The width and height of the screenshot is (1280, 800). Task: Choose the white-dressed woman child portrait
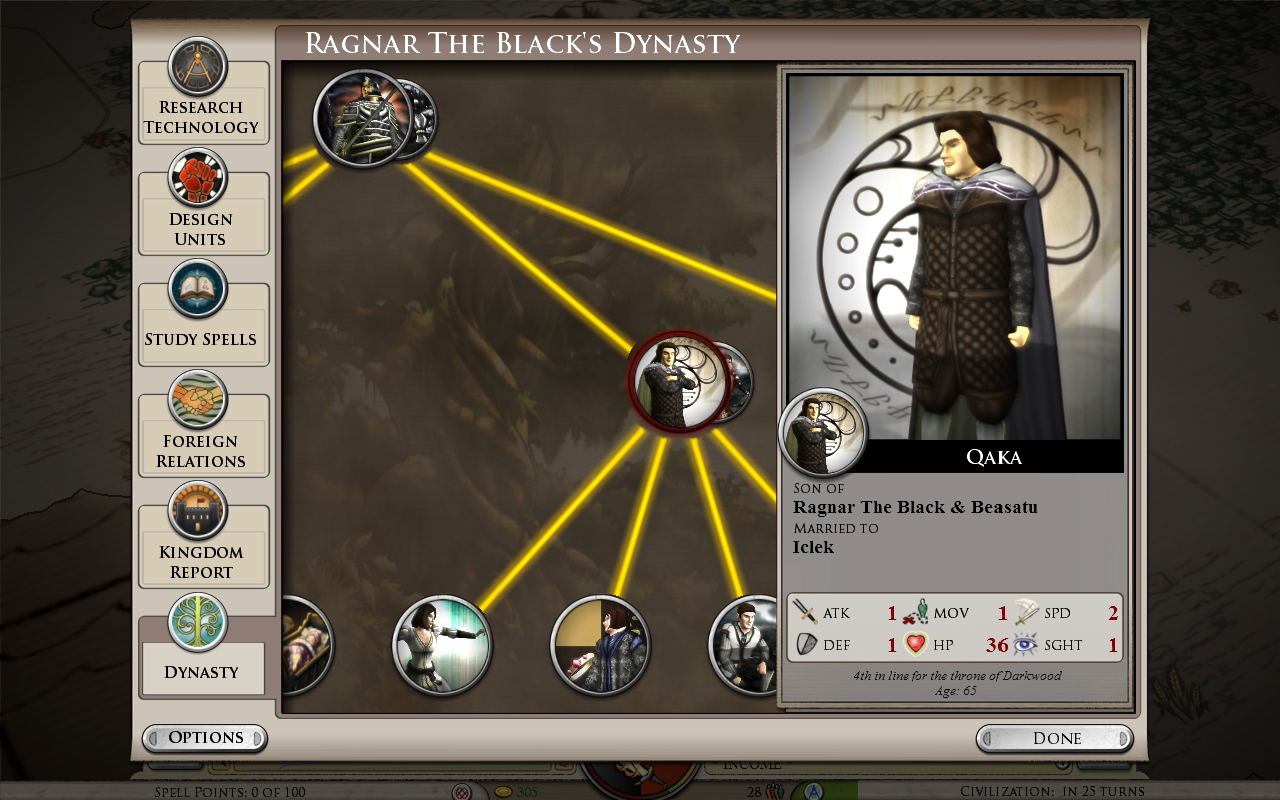pyautogui.click(x=441, y=645)
